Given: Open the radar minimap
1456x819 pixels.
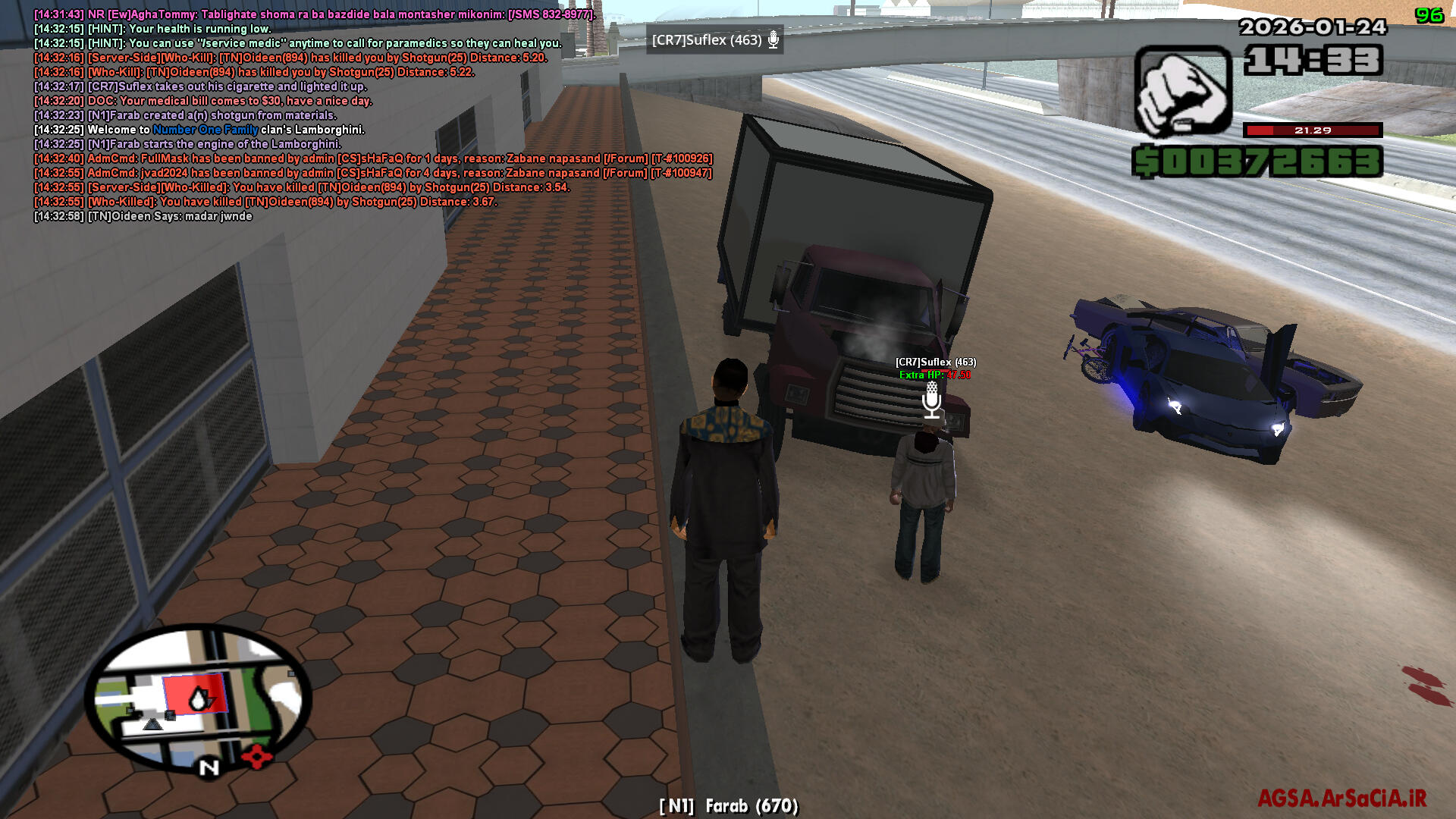Looking at the screenshot, I should point(197,698).
